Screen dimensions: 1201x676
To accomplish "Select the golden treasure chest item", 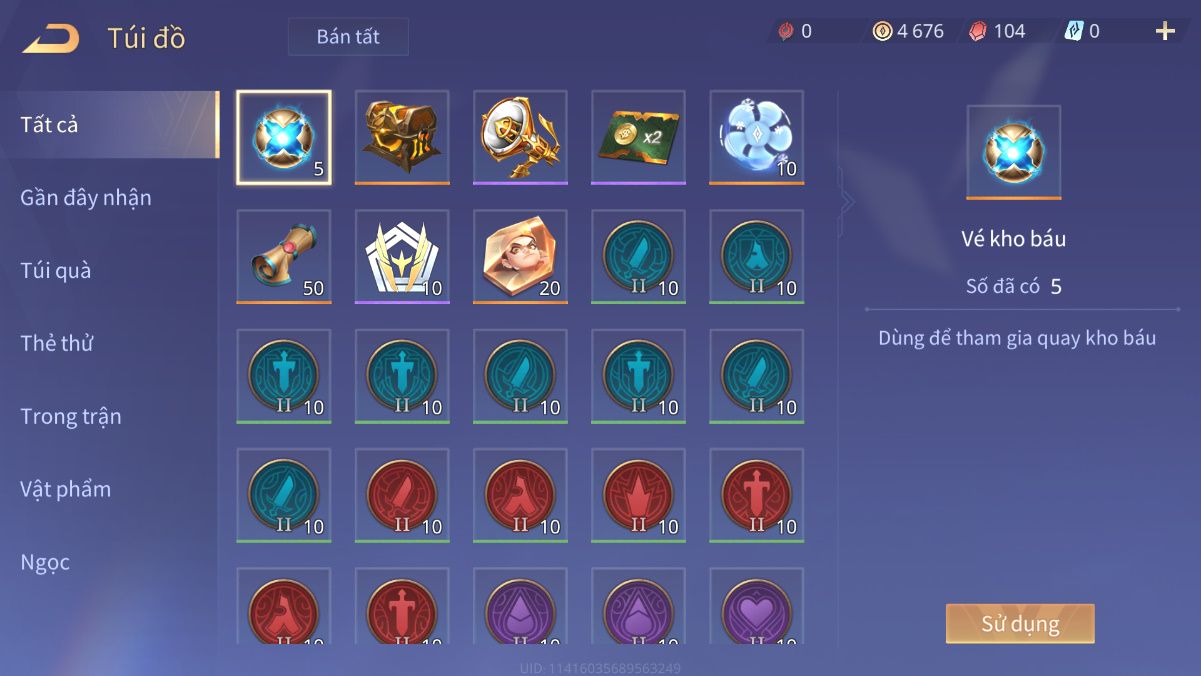I will click(402, 137).
